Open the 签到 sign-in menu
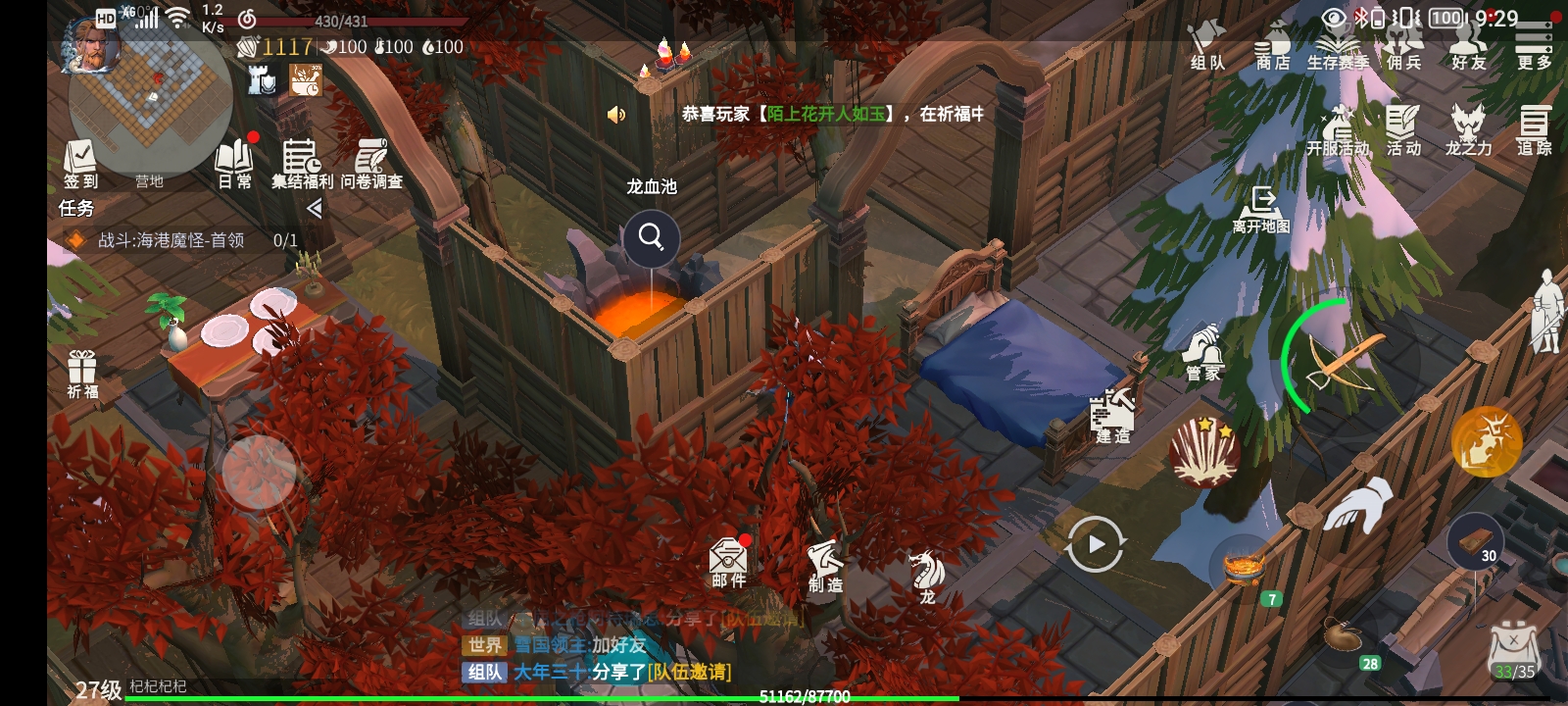Screen dimensions: 1568x706 pos(80,163)
